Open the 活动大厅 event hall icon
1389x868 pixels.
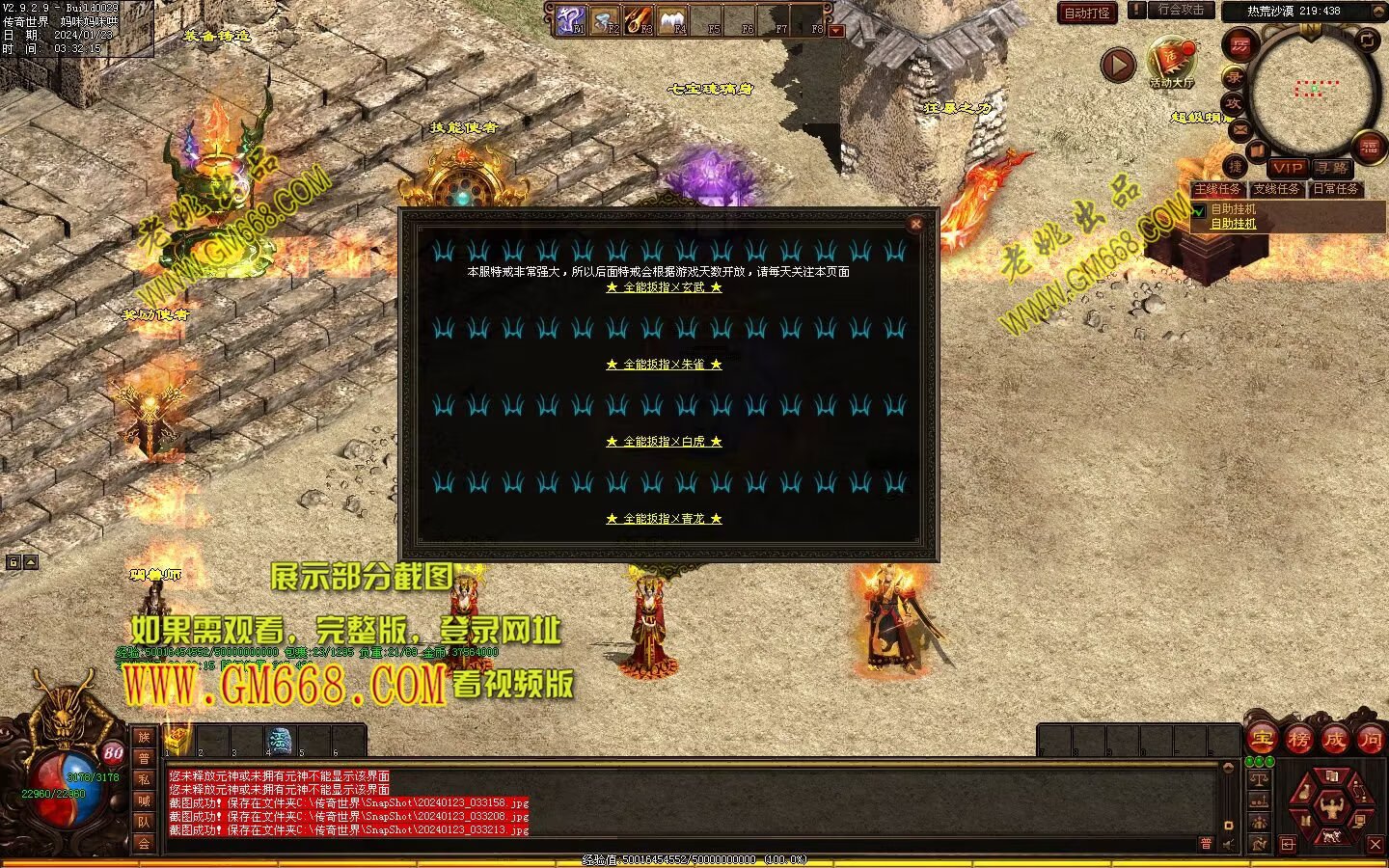point(1171,64)
